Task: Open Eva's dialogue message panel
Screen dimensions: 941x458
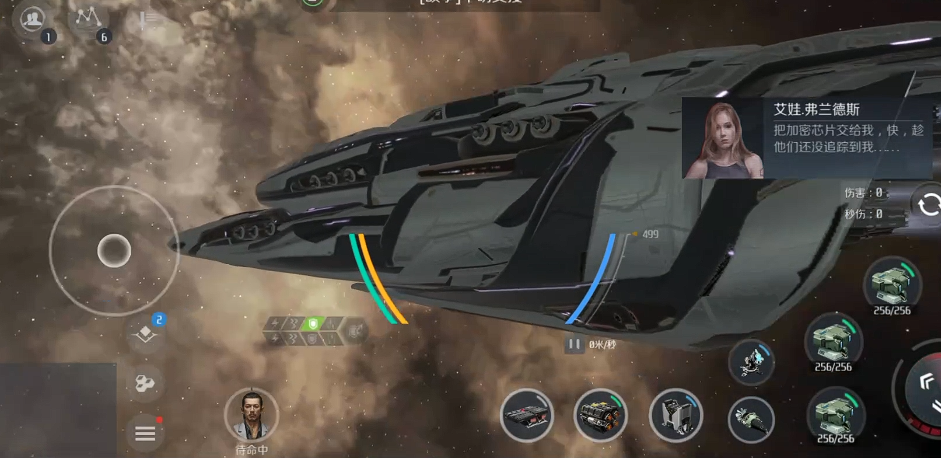Action: 810,138
